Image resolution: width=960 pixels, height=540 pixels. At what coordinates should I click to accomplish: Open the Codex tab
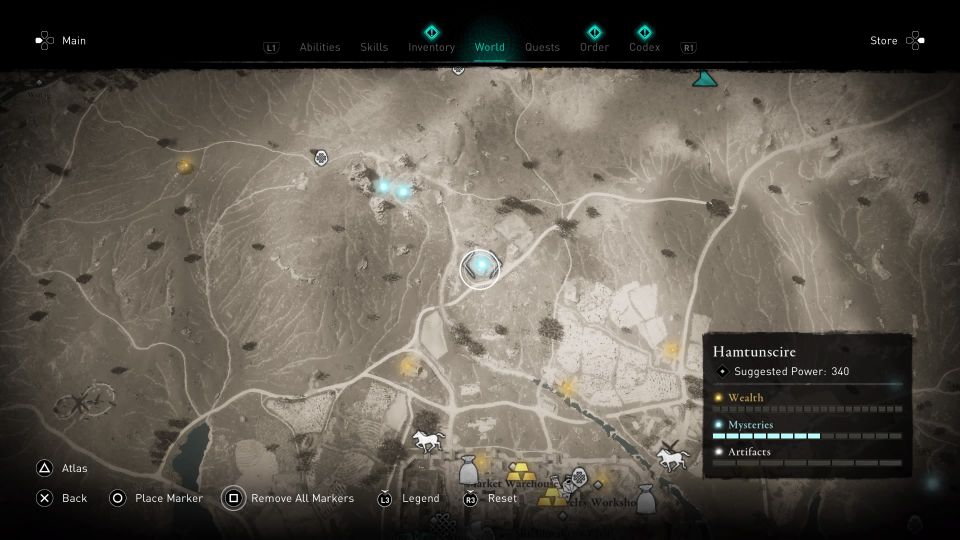(645, 47)
